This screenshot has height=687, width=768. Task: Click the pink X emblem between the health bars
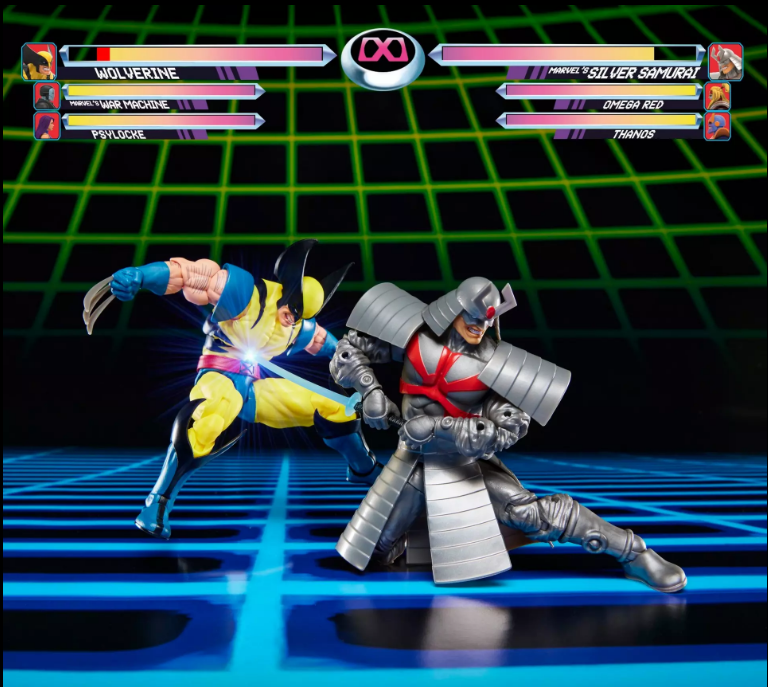click(383, 49)
